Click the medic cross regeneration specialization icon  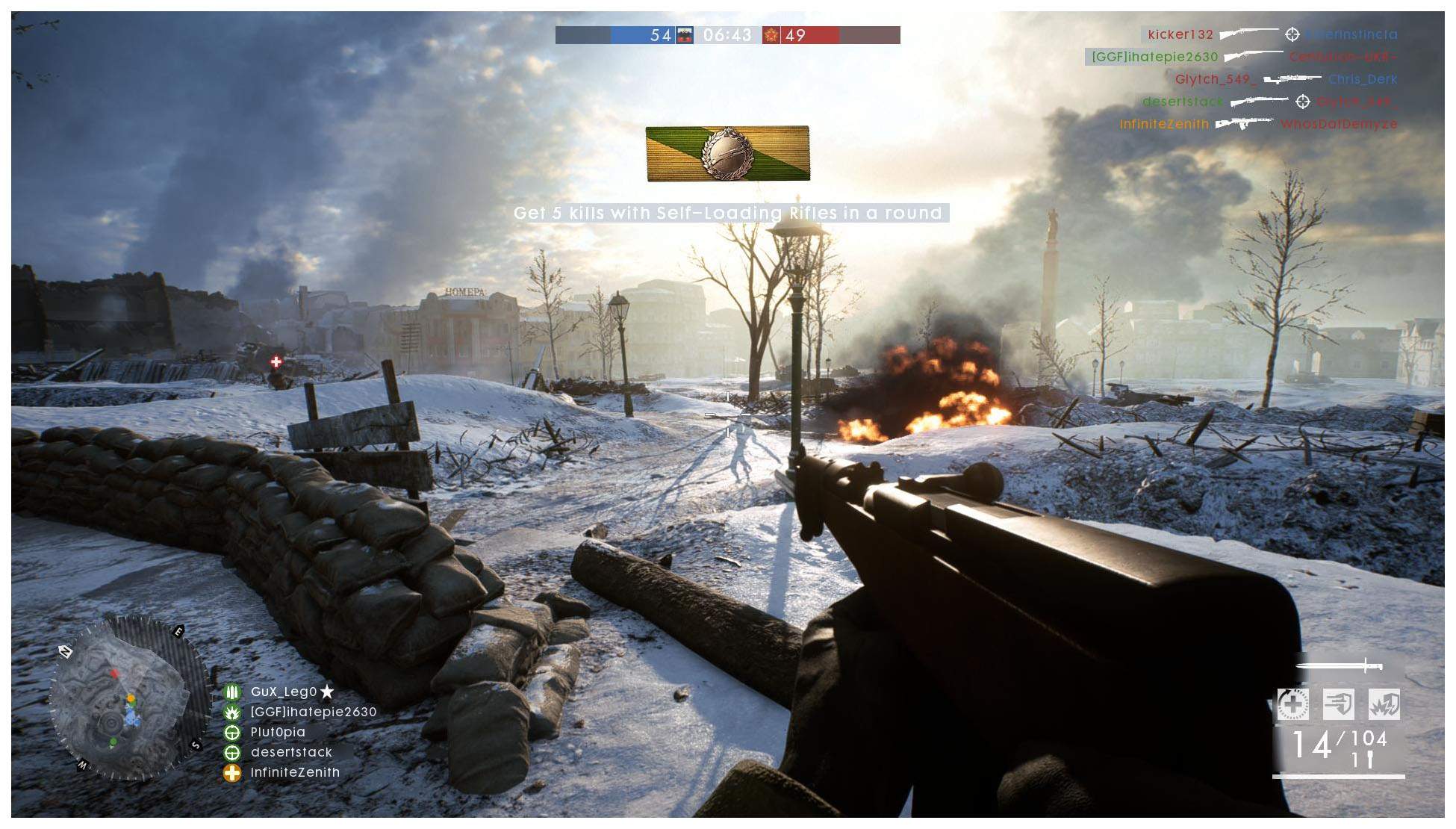tap(1292, 704)
